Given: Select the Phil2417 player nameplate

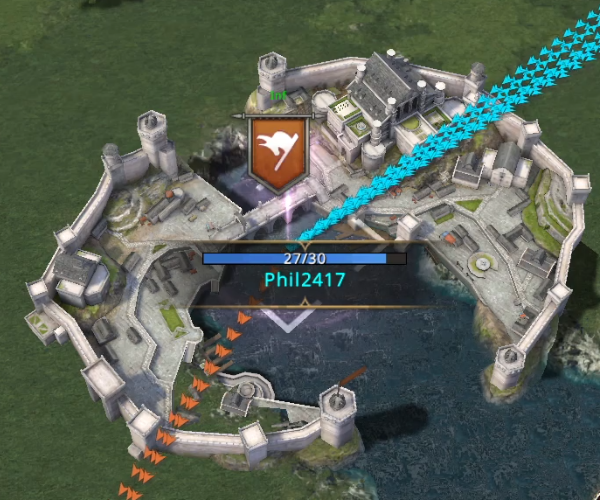Looking at the screenshot, I should 304,279.
